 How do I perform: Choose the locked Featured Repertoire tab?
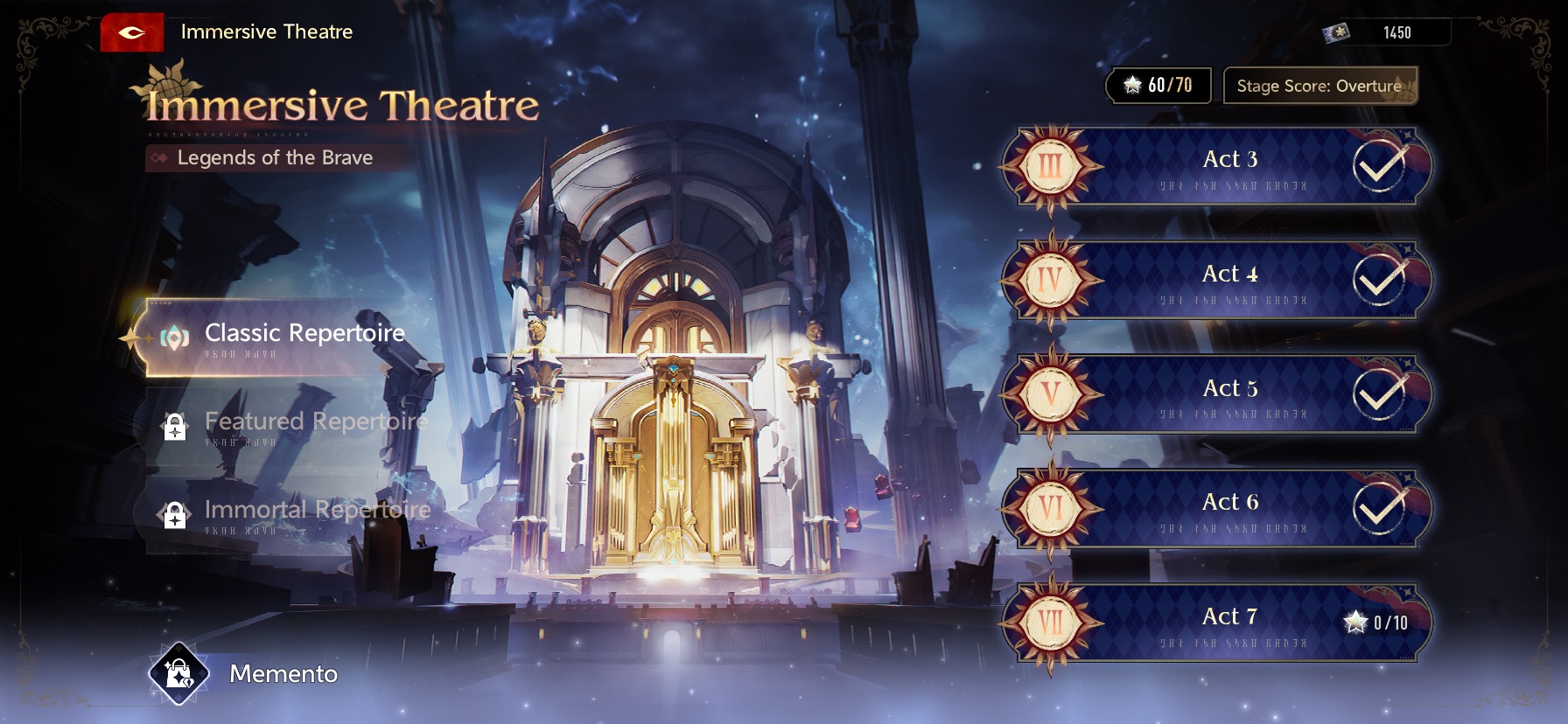[289, 425]
